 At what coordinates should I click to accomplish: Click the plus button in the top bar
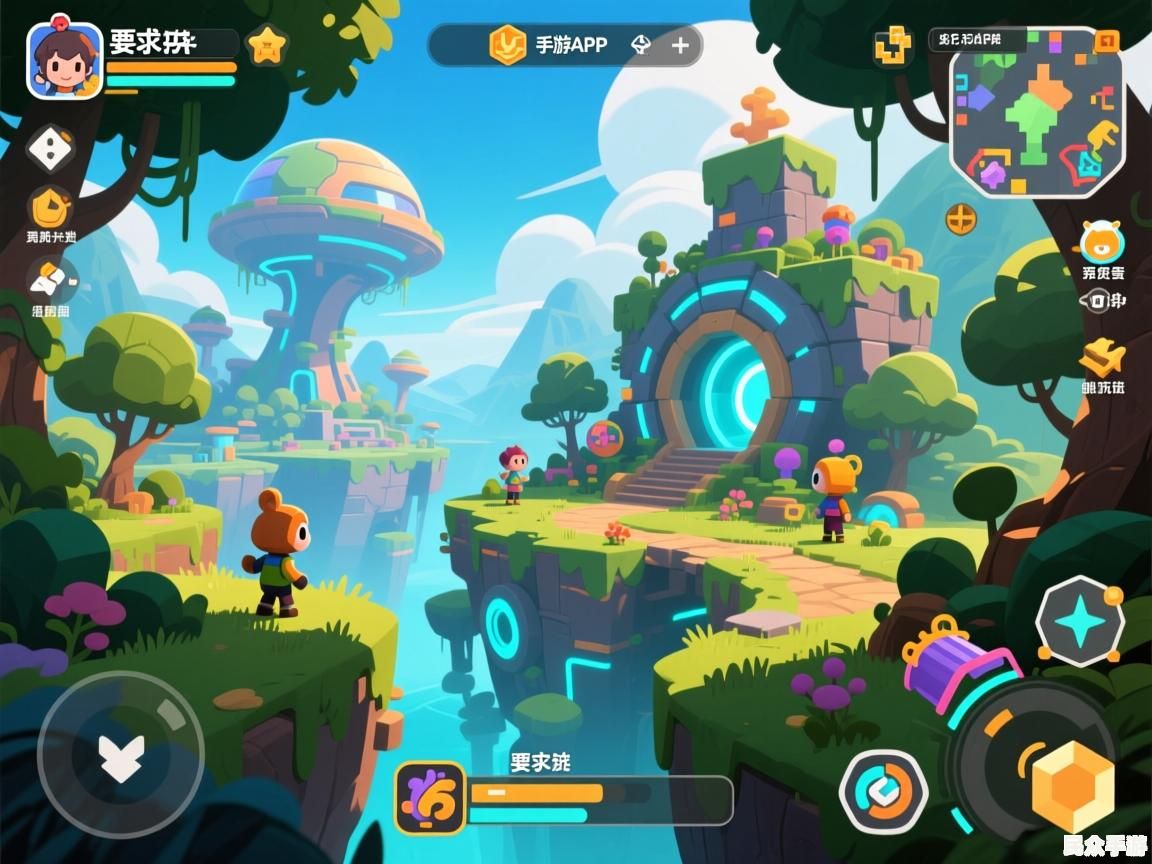pyautogui.click(x=680, y=45)
